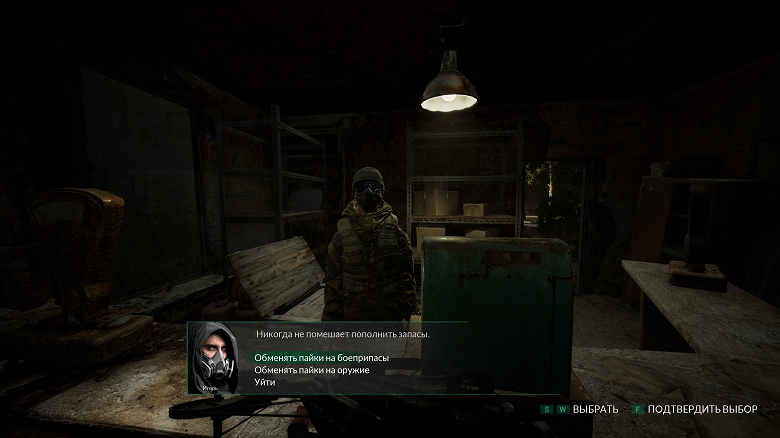Pick the "Уйти" option to leave
This screenshot has width=780, height=438.
(265, 382)
